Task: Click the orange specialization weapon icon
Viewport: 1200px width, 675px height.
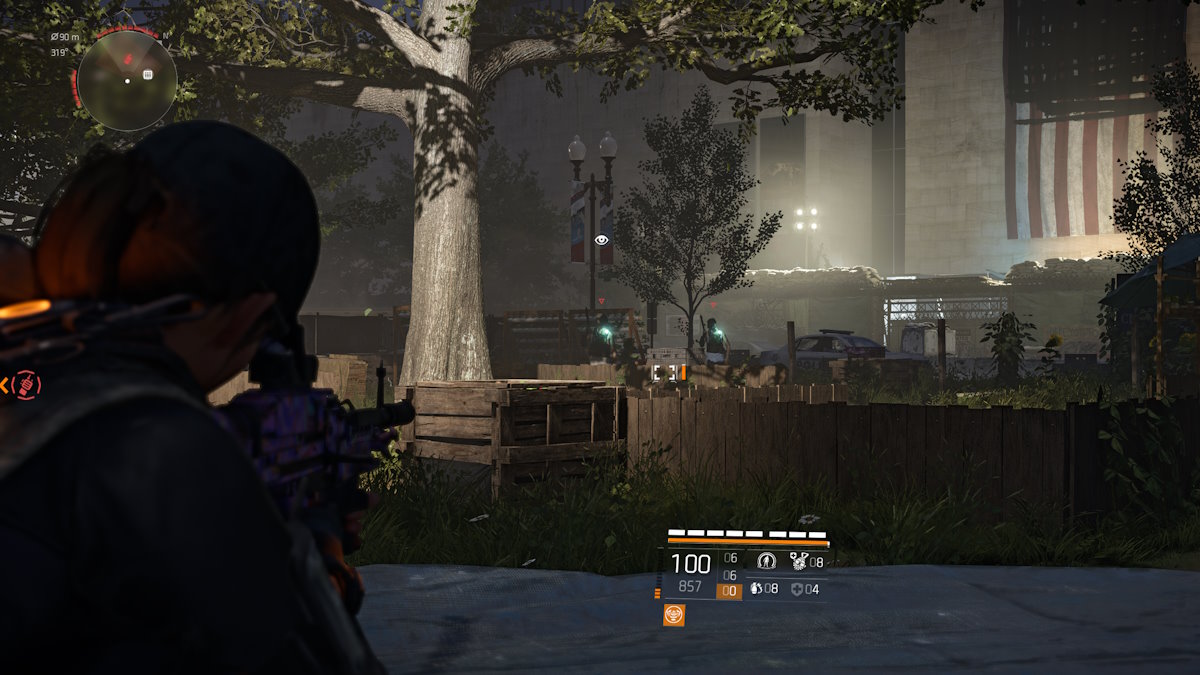Action: click(x=675, y=615)
